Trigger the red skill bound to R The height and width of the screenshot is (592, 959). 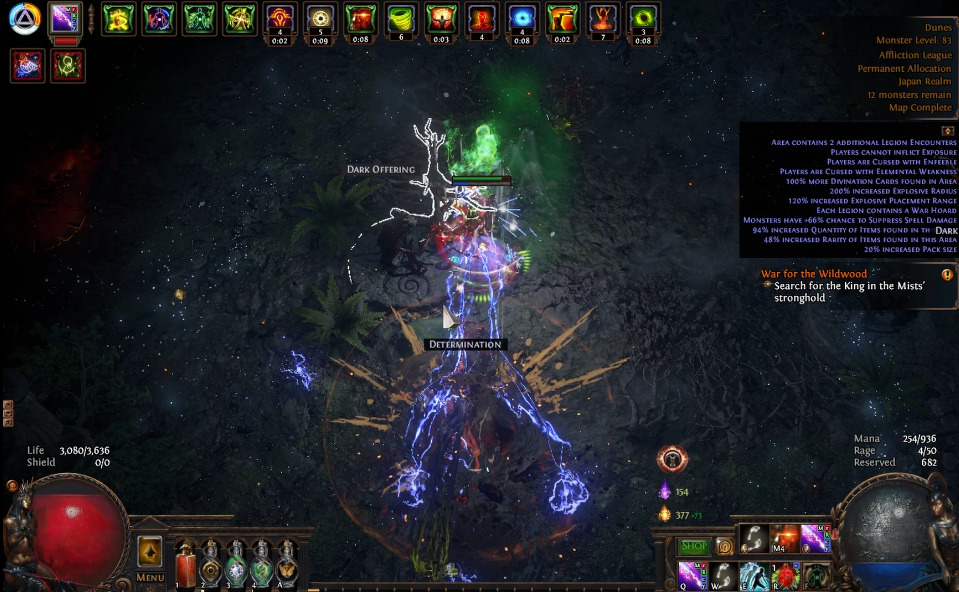point(785,575)
